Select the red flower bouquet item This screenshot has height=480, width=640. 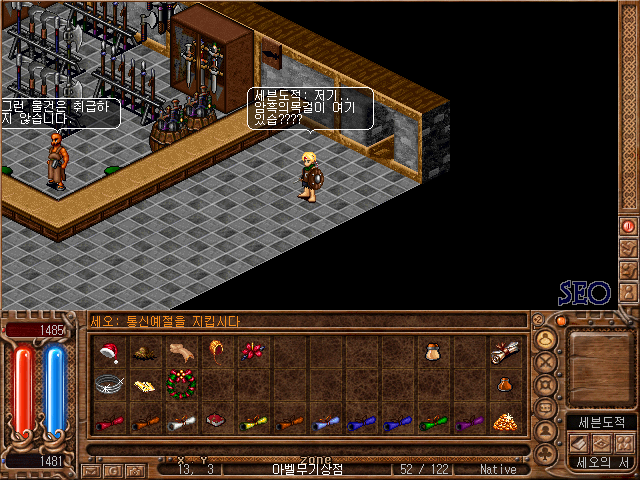click(250, 351)
